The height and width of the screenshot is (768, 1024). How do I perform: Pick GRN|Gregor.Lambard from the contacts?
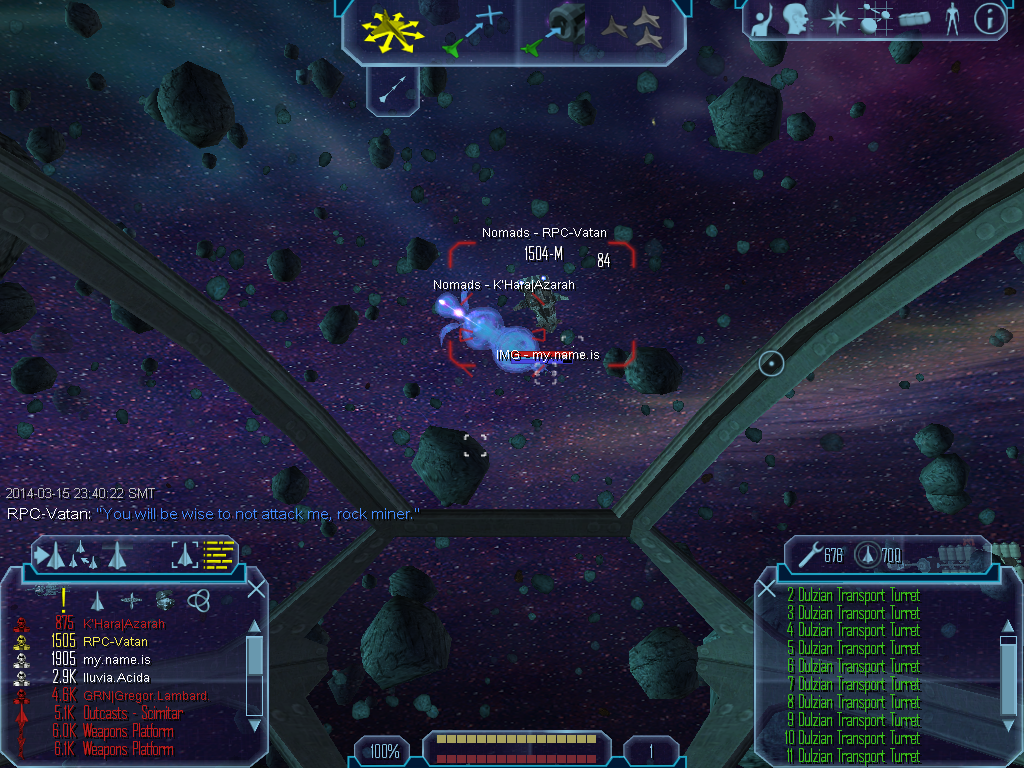(144, 696)
